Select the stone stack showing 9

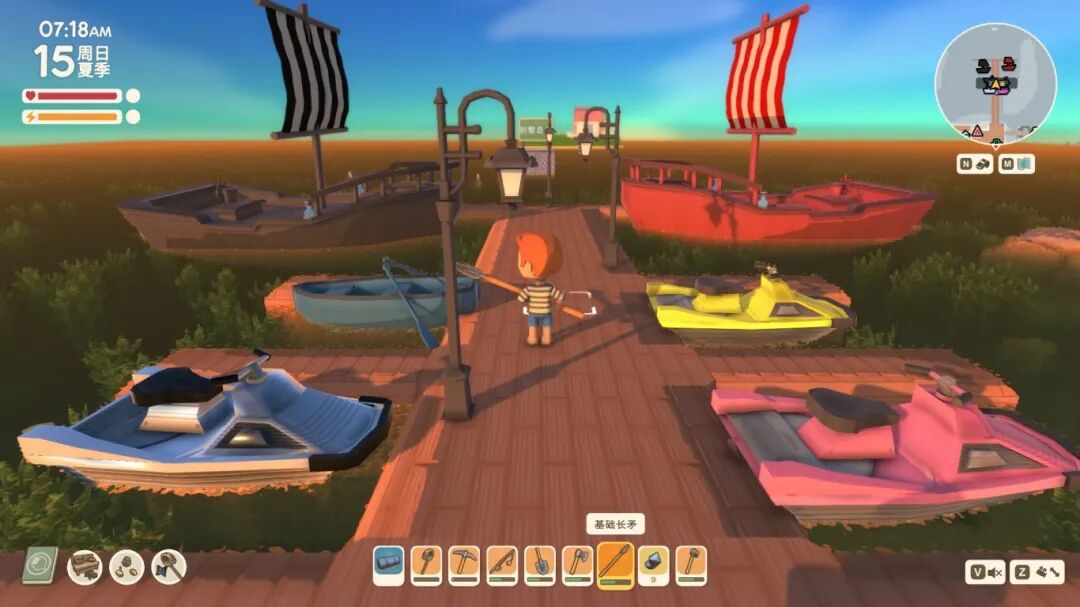[x=653, y=564]
